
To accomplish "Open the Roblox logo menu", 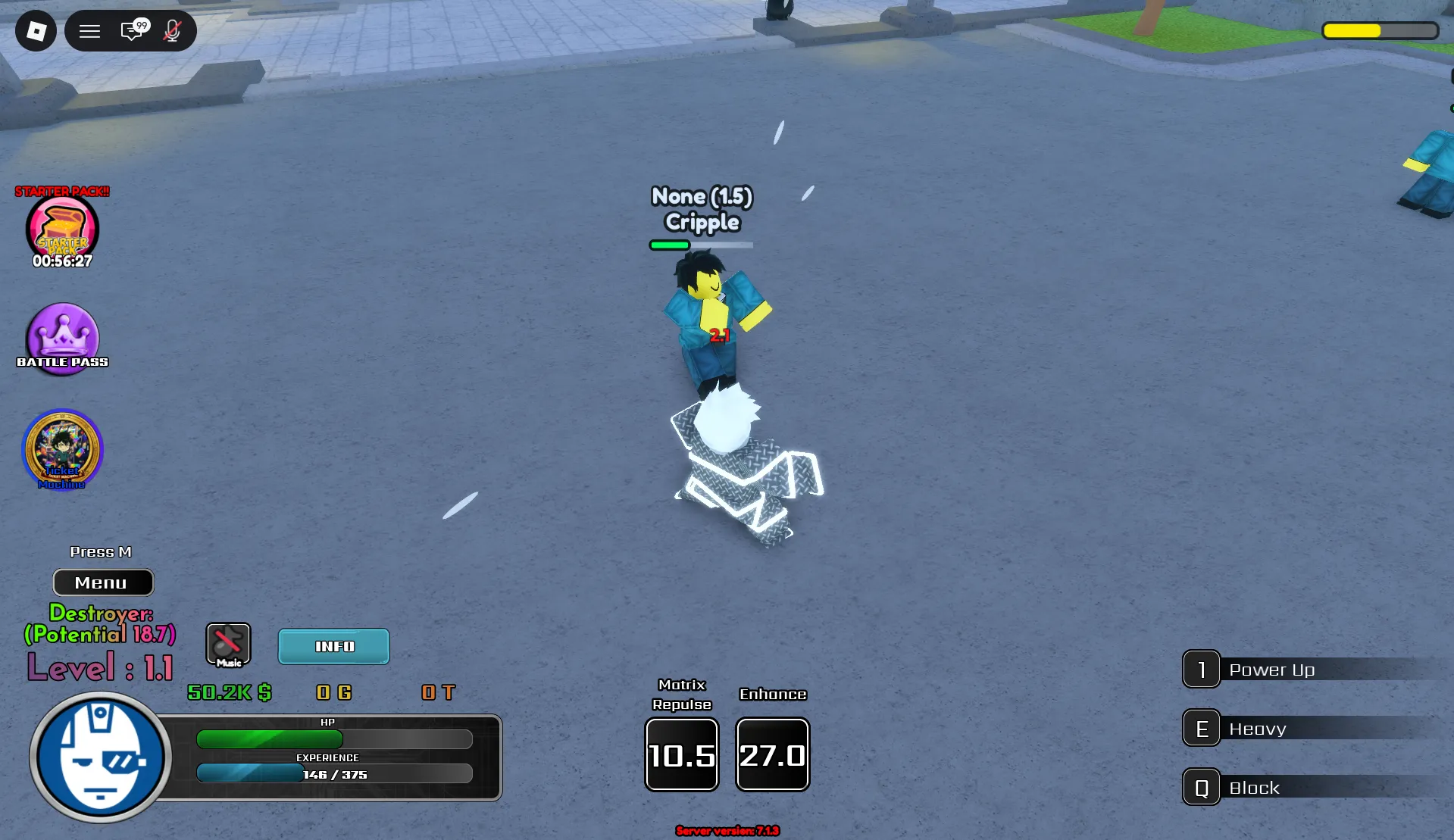I will (36, 31).
